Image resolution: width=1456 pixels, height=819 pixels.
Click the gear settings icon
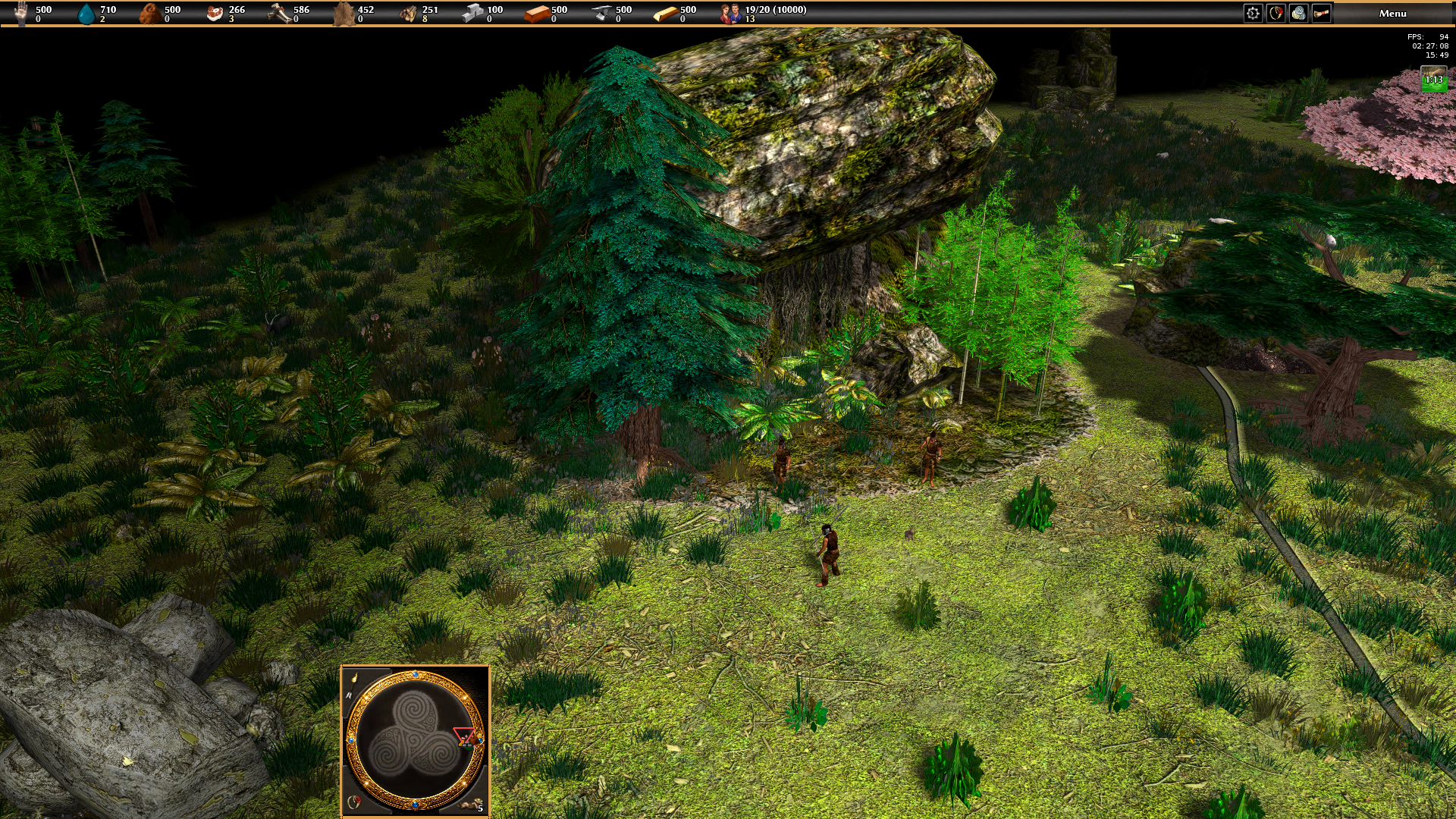1253,14
